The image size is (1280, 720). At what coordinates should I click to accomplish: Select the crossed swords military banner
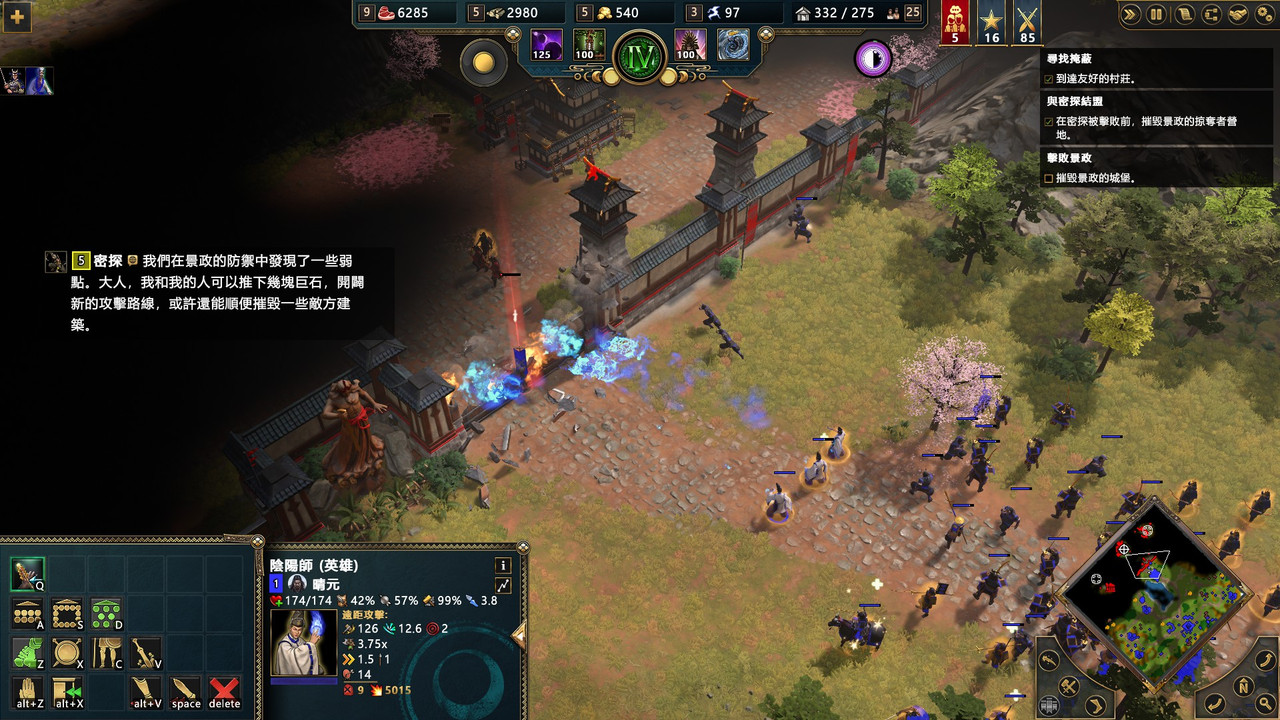(x=1027, y=22)
